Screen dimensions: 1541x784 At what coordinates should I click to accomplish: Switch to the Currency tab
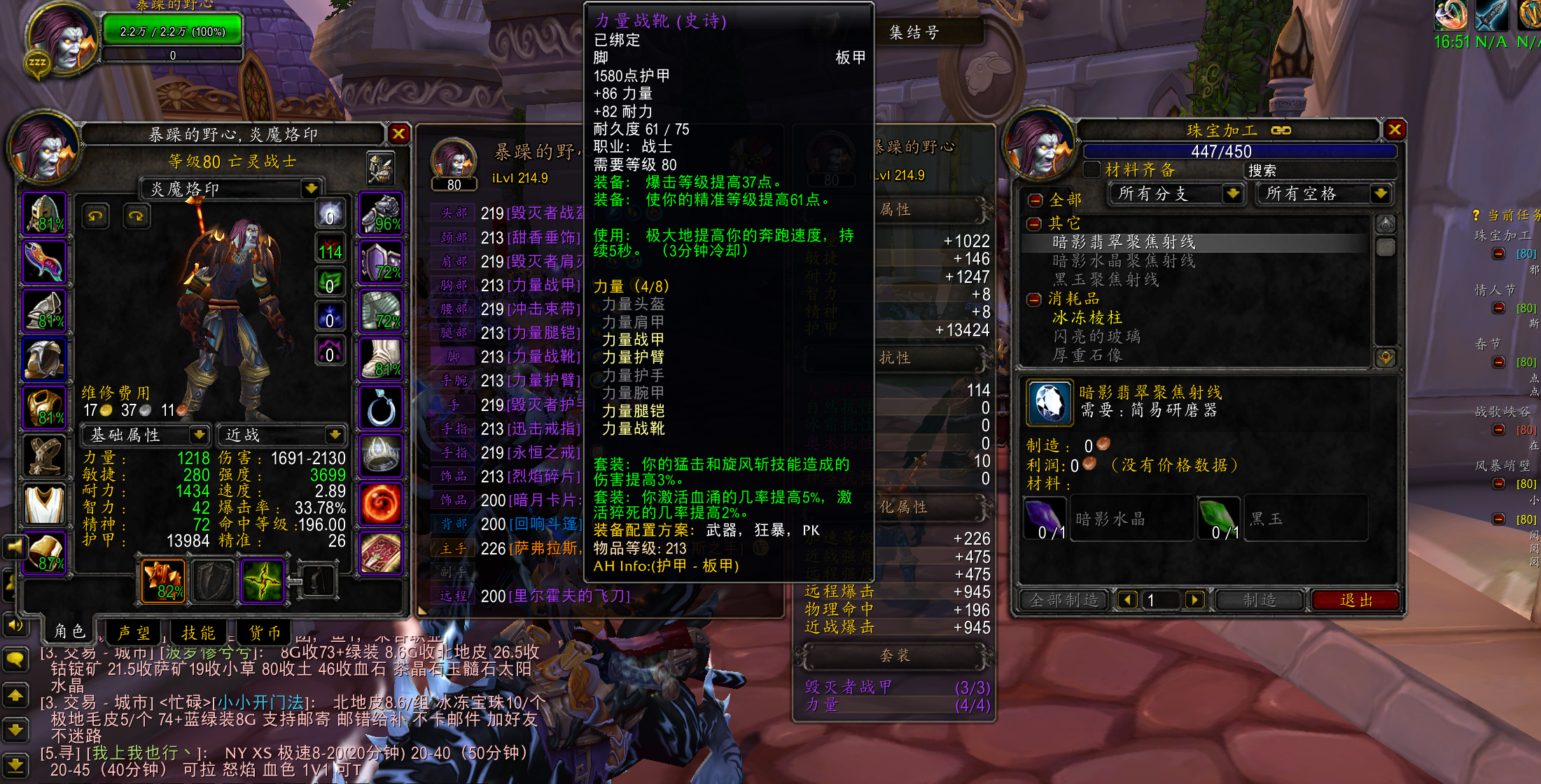[x=265, y=633]
